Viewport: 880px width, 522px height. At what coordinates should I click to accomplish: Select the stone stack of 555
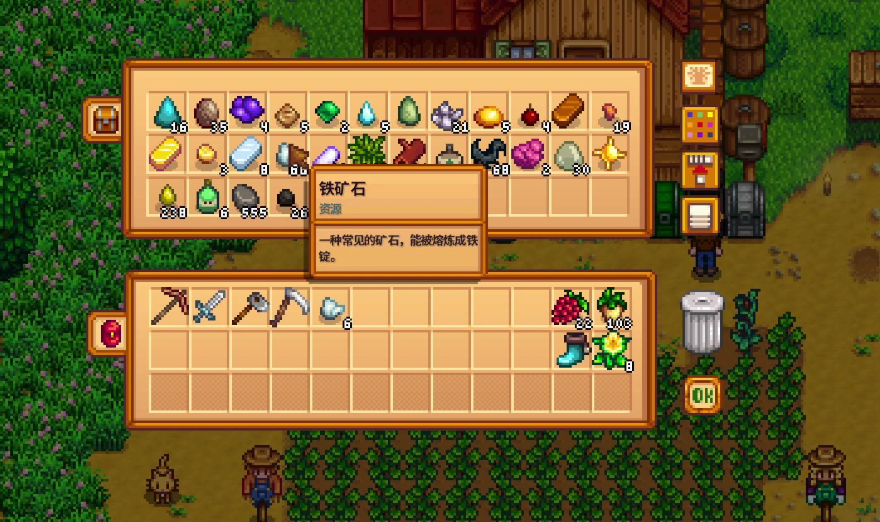point(247,196)
